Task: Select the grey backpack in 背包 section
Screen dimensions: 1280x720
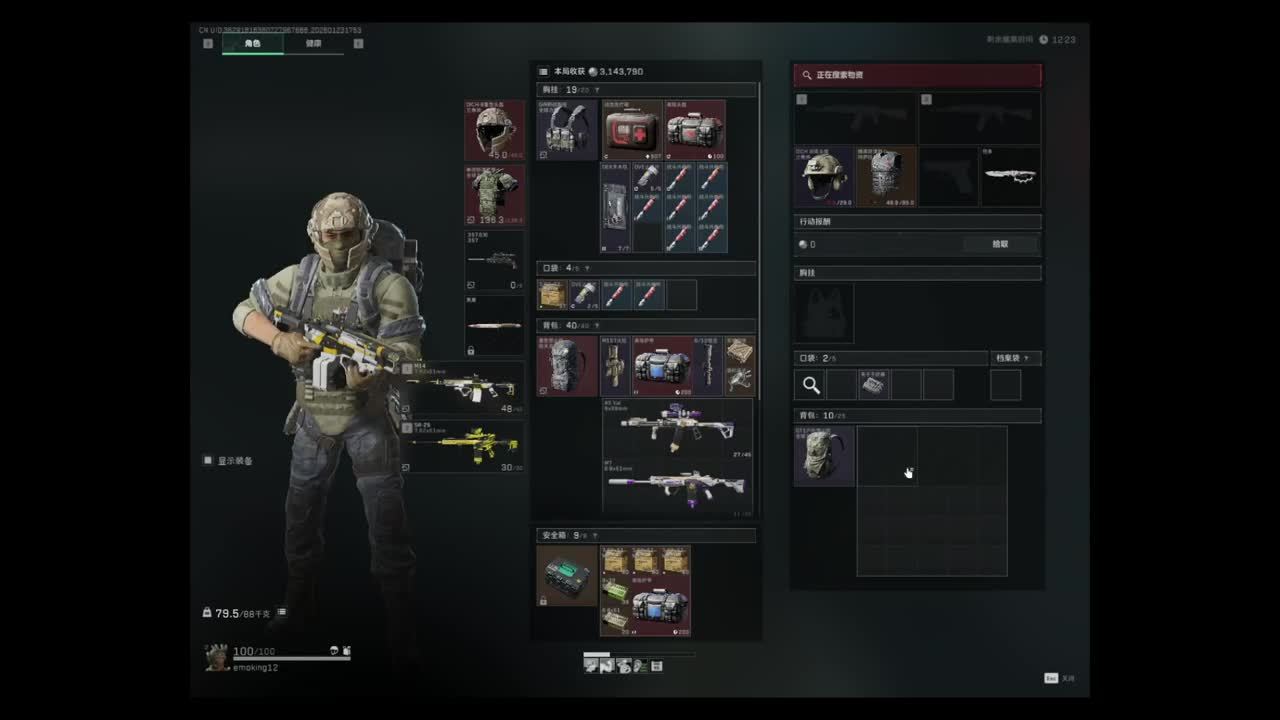Action: pos(567,366)
